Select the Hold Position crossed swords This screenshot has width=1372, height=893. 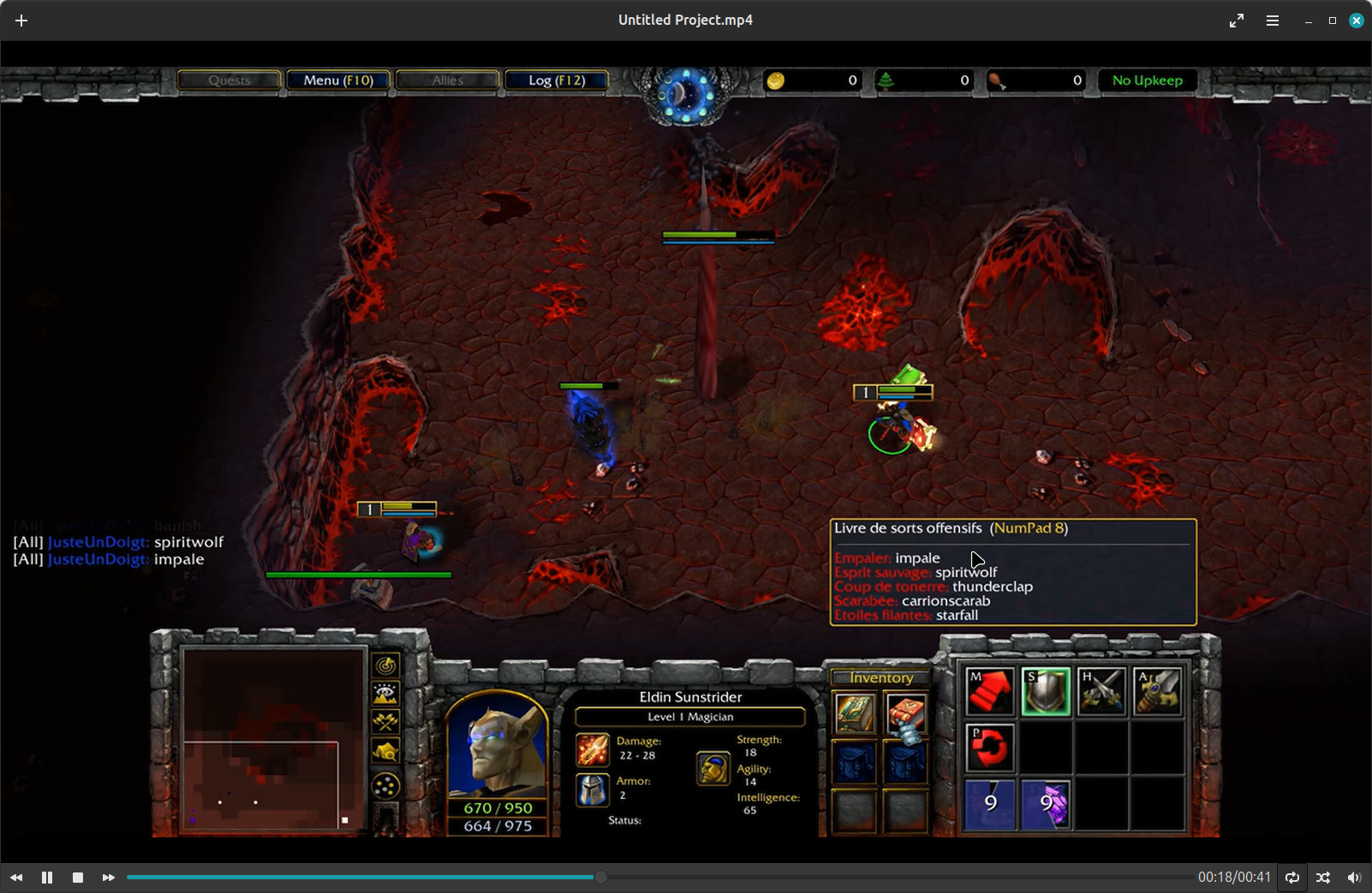click(1101, 691)
